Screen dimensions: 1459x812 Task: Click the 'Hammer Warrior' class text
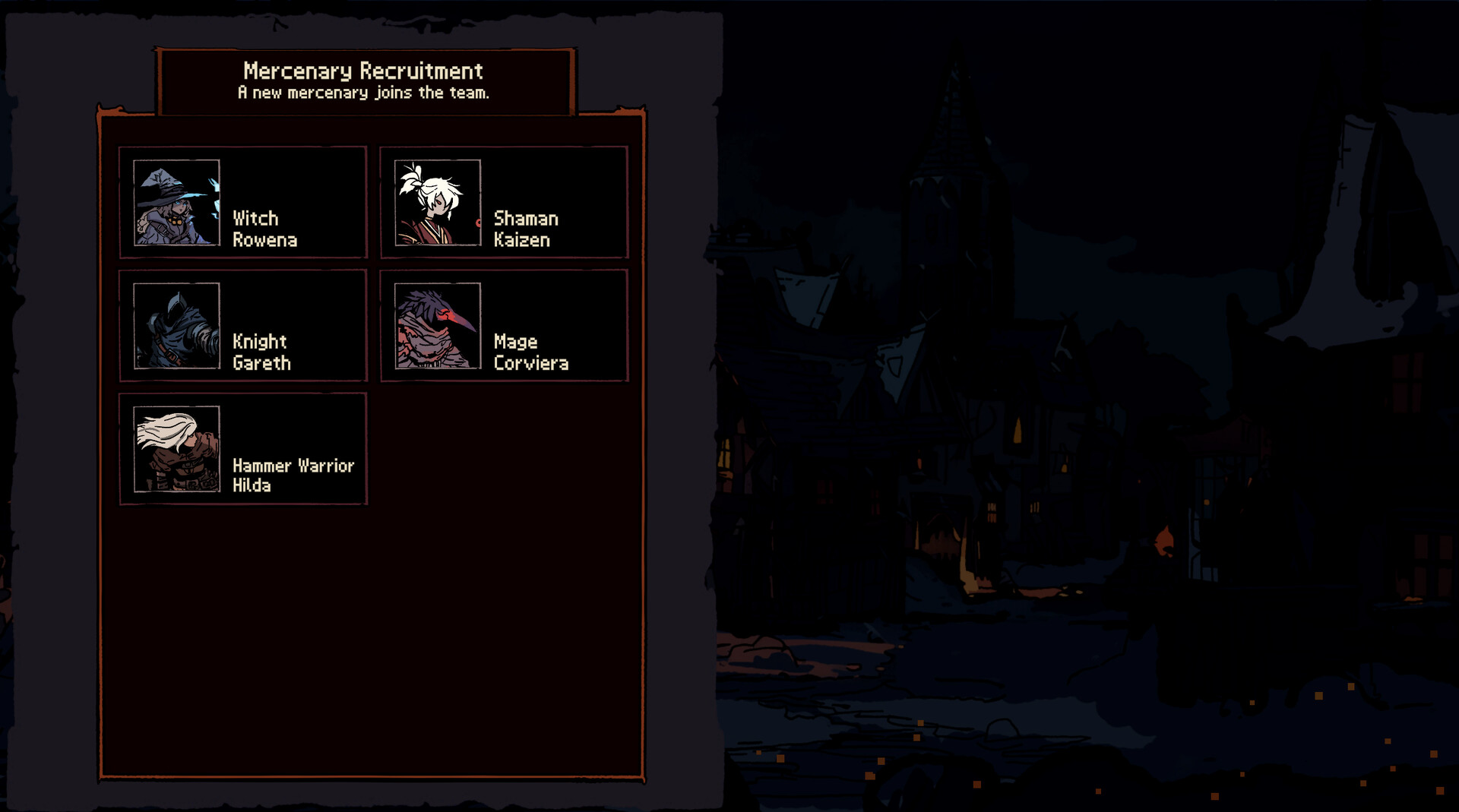click(x=294, y=465)
